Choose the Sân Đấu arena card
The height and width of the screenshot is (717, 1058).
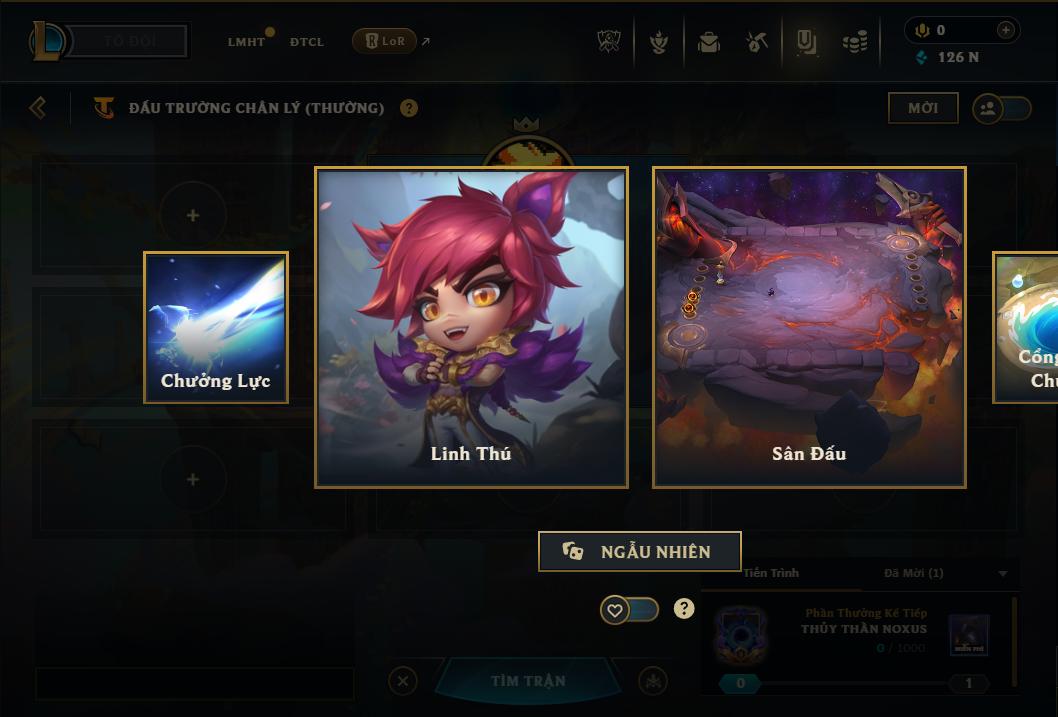coord(809,327)
